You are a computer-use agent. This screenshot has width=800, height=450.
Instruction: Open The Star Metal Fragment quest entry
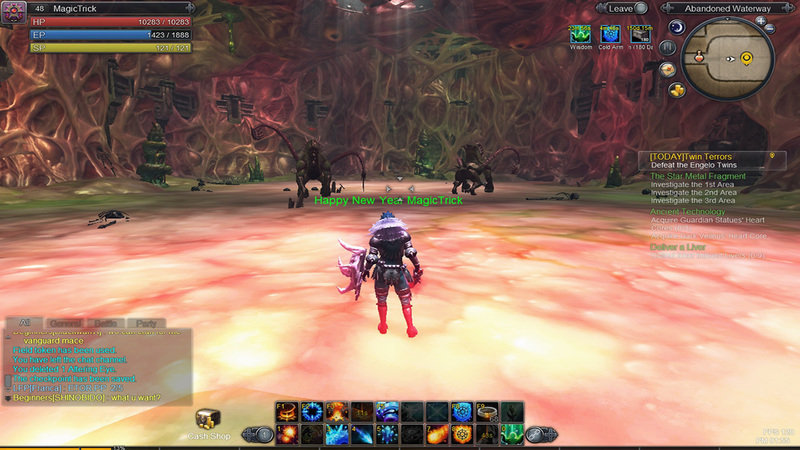point(698,177)
